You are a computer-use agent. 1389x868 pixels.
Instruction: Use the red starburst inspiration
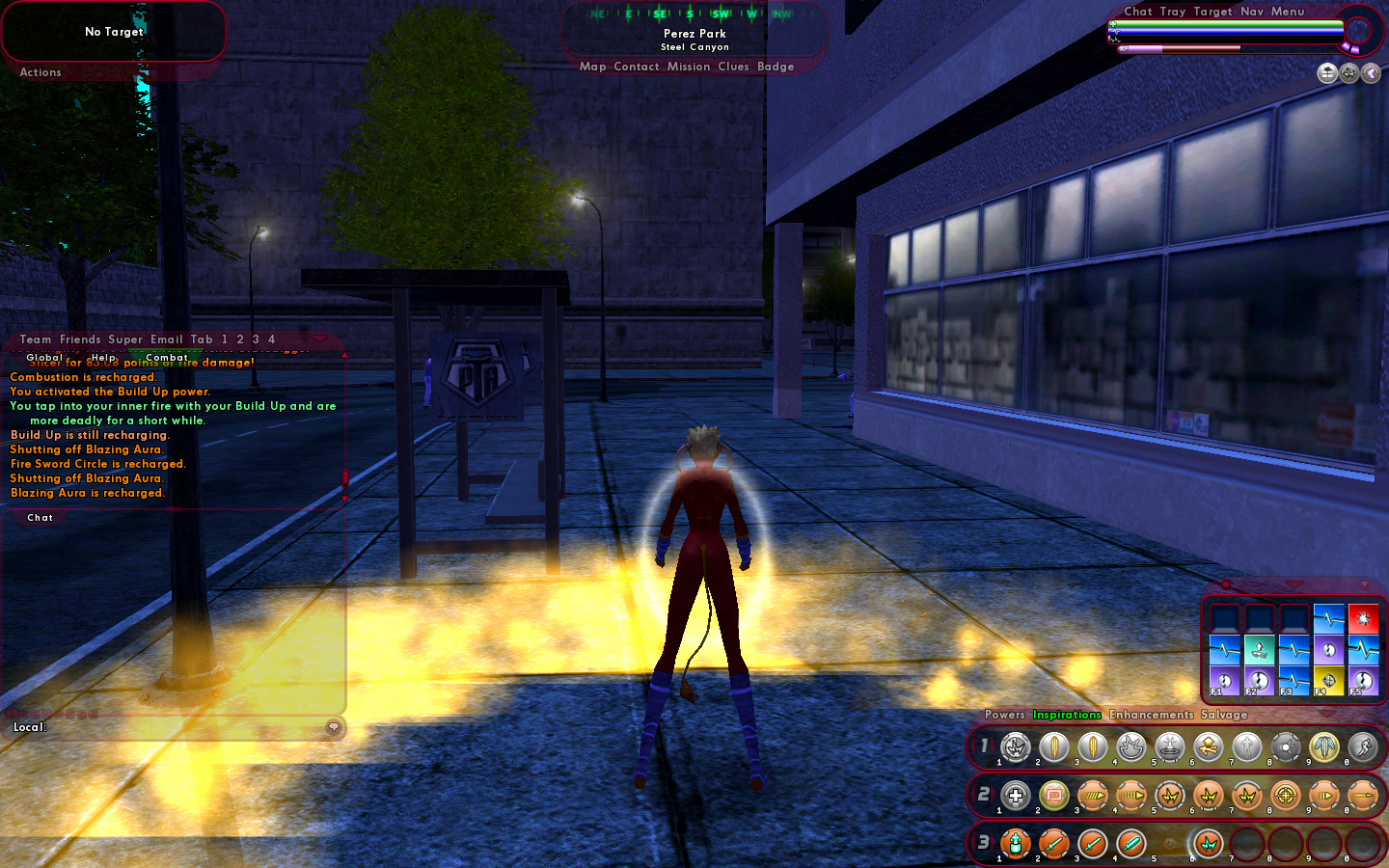(x=1363, y=617)
